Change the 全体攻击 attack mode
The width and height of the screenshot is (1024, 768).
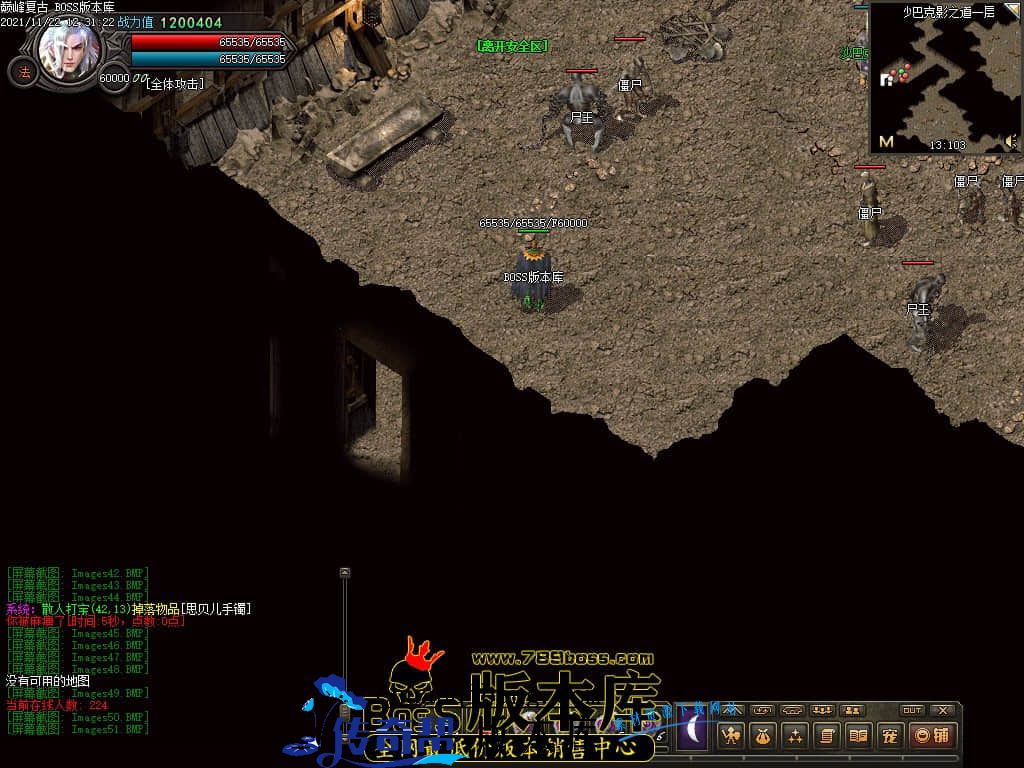click(175, 84)
